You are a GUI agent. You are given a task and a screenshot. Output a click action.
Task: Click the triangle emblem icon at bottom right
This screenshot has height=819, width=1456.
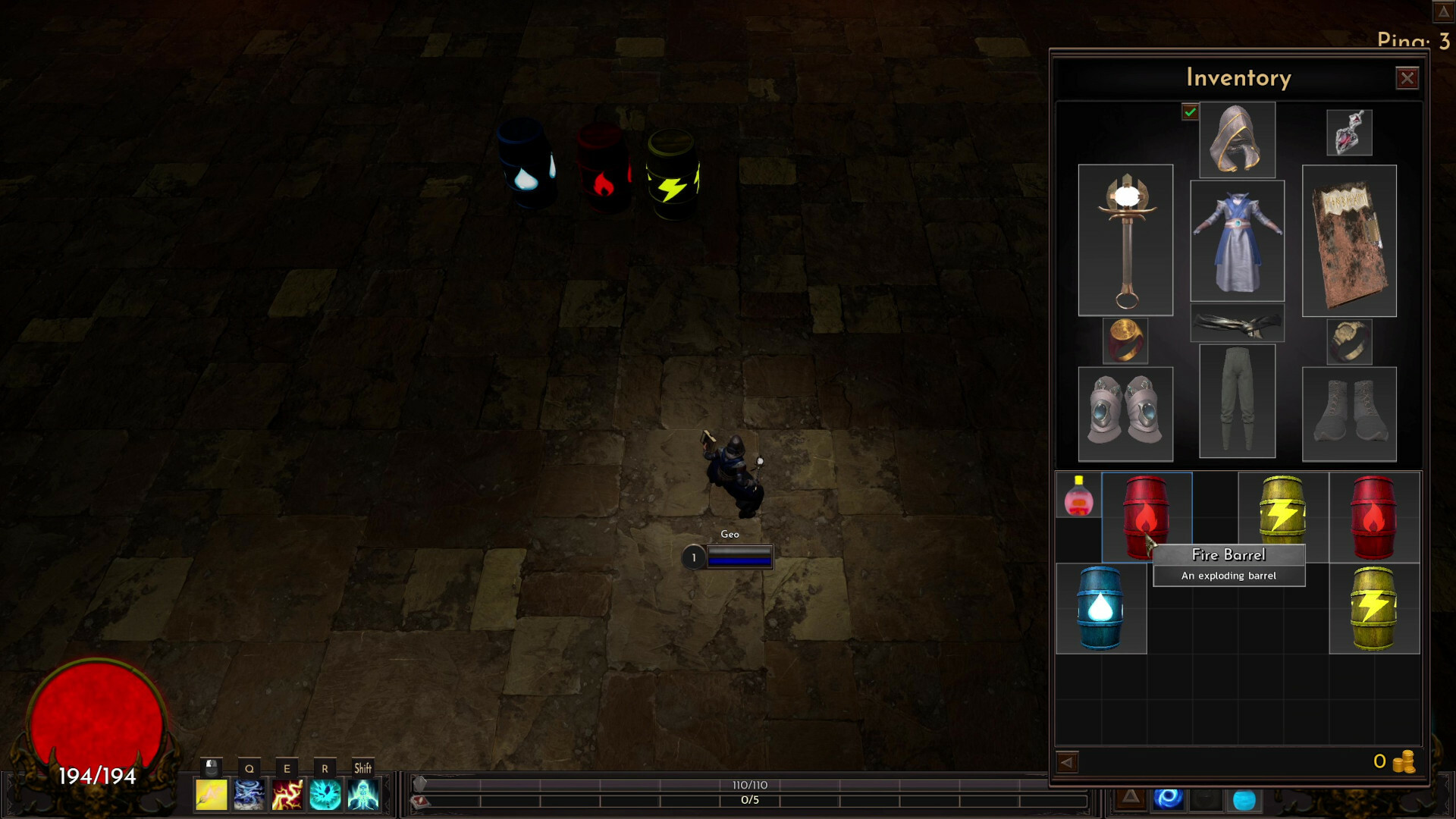point(1132,799)
